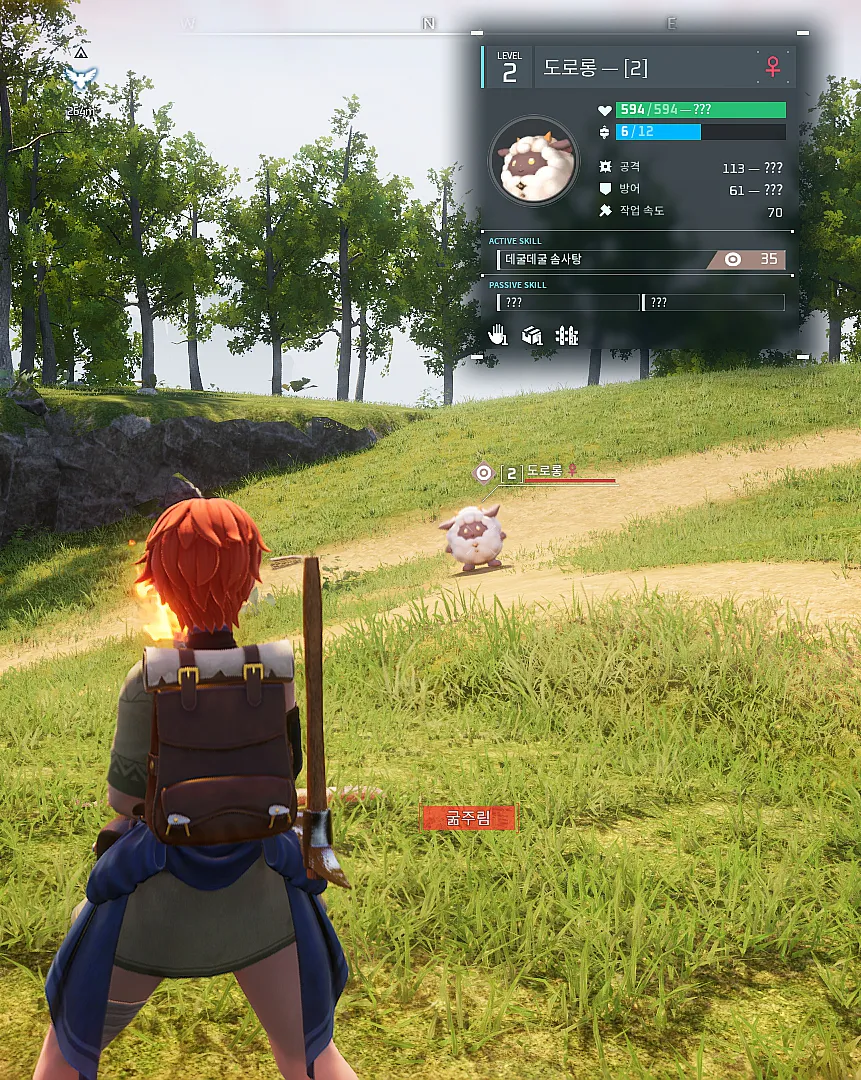Click the target marker beside 도로롱 nameplate
Screen dimensions: 861x1080
point(485,472)
